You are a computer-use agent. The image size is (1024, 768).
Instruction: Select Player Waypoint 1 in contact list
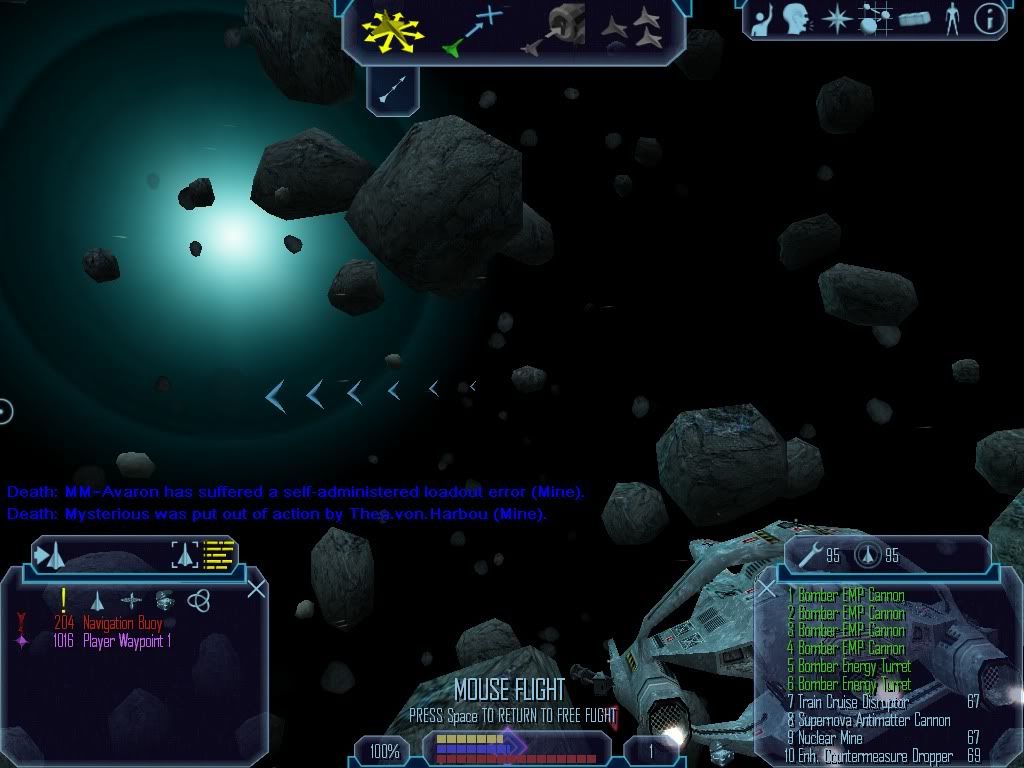(126, 641)
